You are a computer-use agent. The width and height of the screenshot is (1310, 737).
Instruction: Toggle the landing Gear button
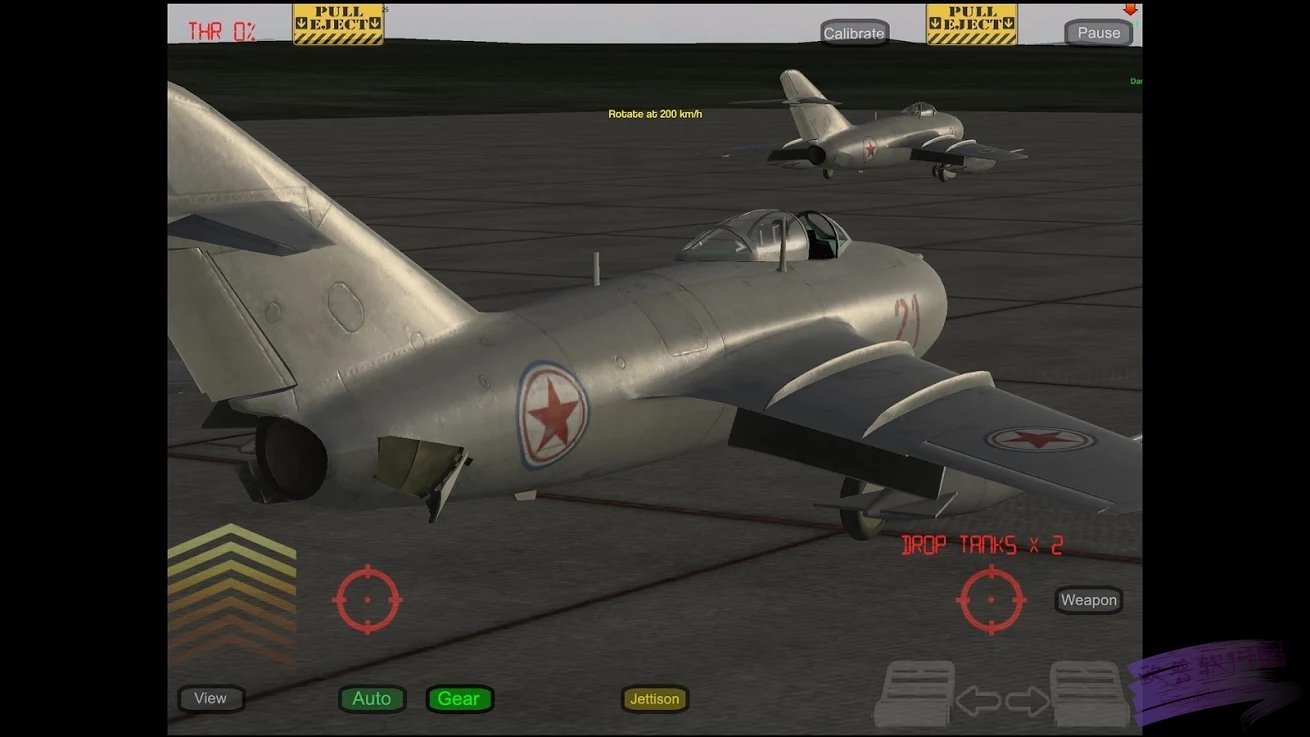459,699
